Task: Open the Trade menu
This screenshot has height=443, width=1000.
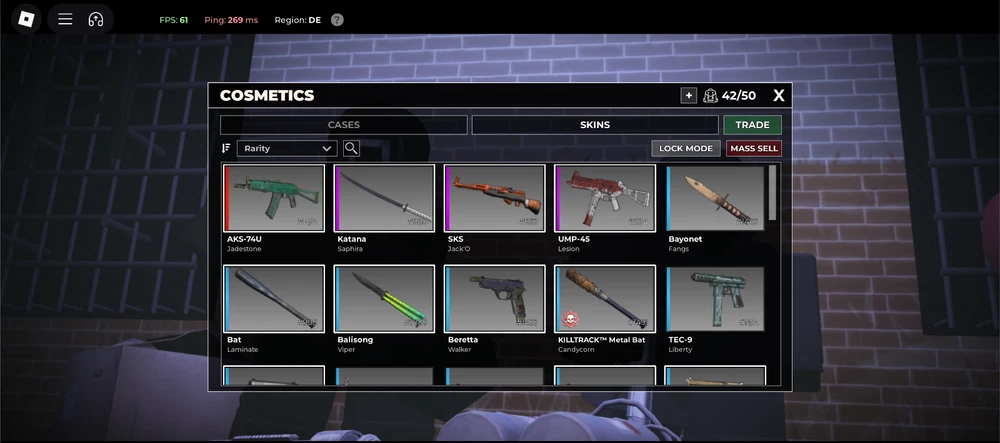Action: pos(752,125)
